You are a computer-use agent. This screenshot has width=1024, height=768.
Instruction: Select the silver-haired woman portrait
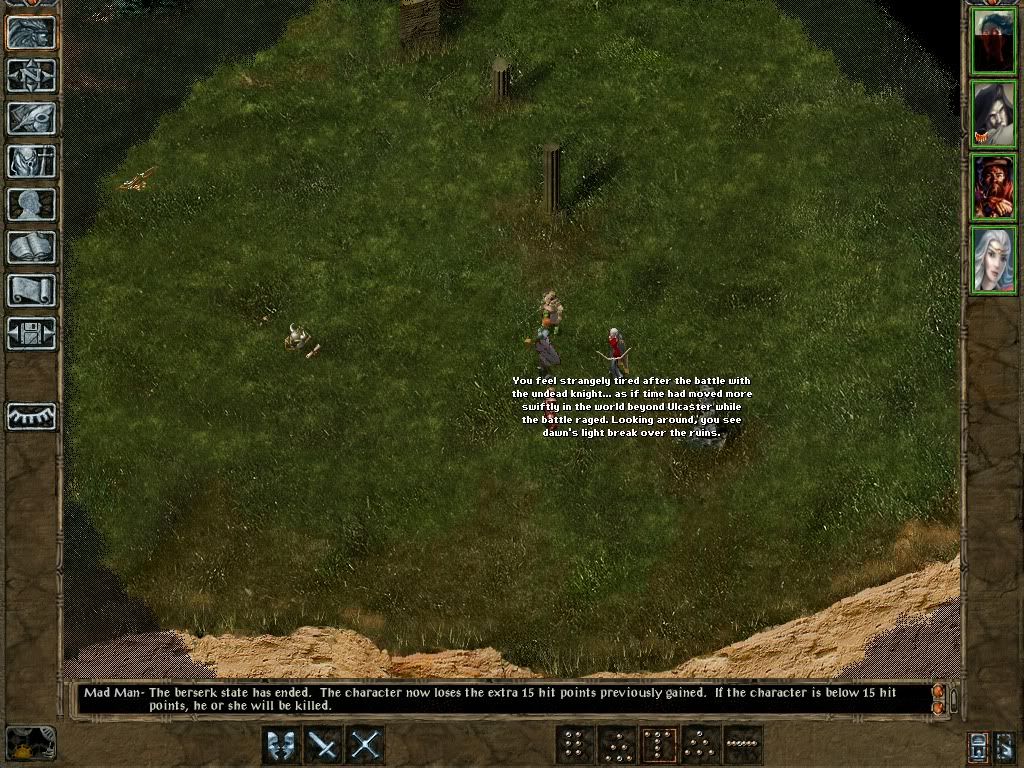pos(993,259)
